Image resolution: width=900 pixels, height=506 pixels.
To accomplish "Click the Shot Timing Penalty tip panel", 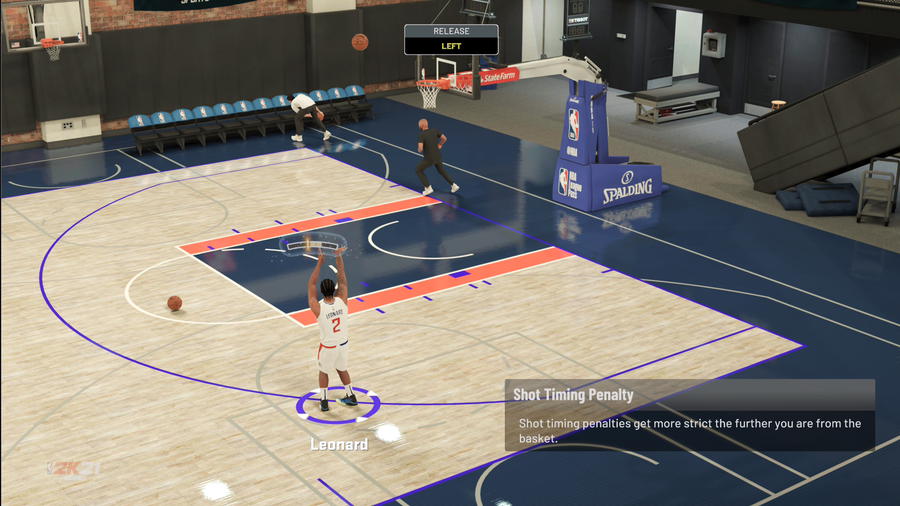I will pos(689,415).
